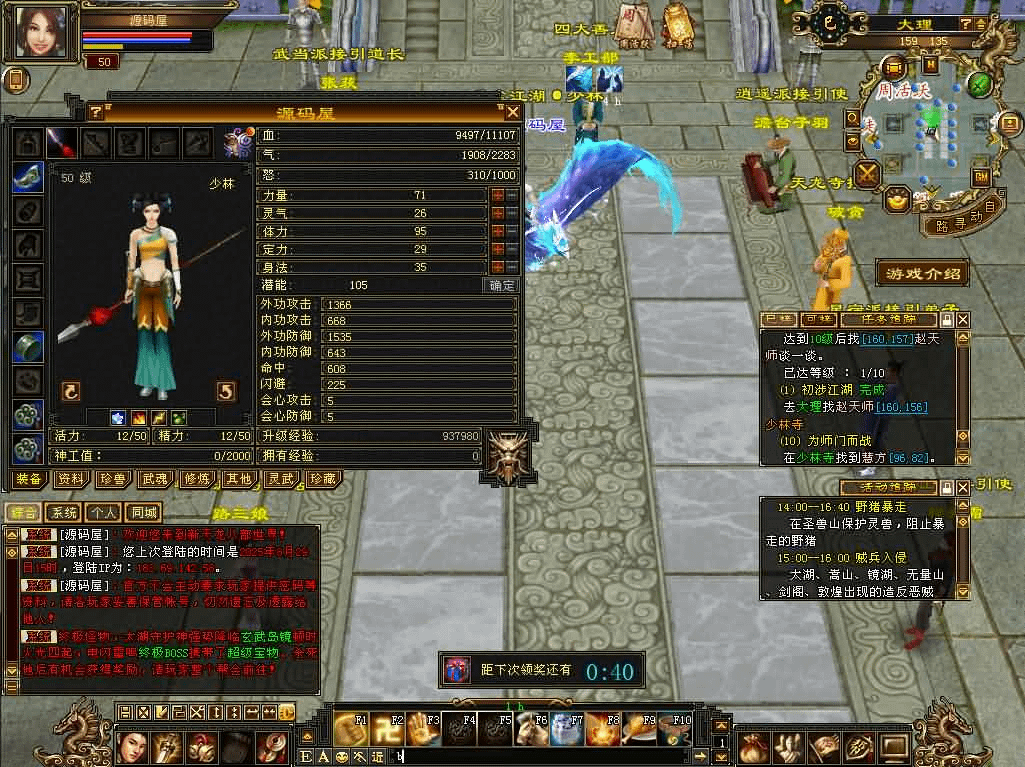
Task: Close the 源码屋 character panel
Action: [512, 112]
